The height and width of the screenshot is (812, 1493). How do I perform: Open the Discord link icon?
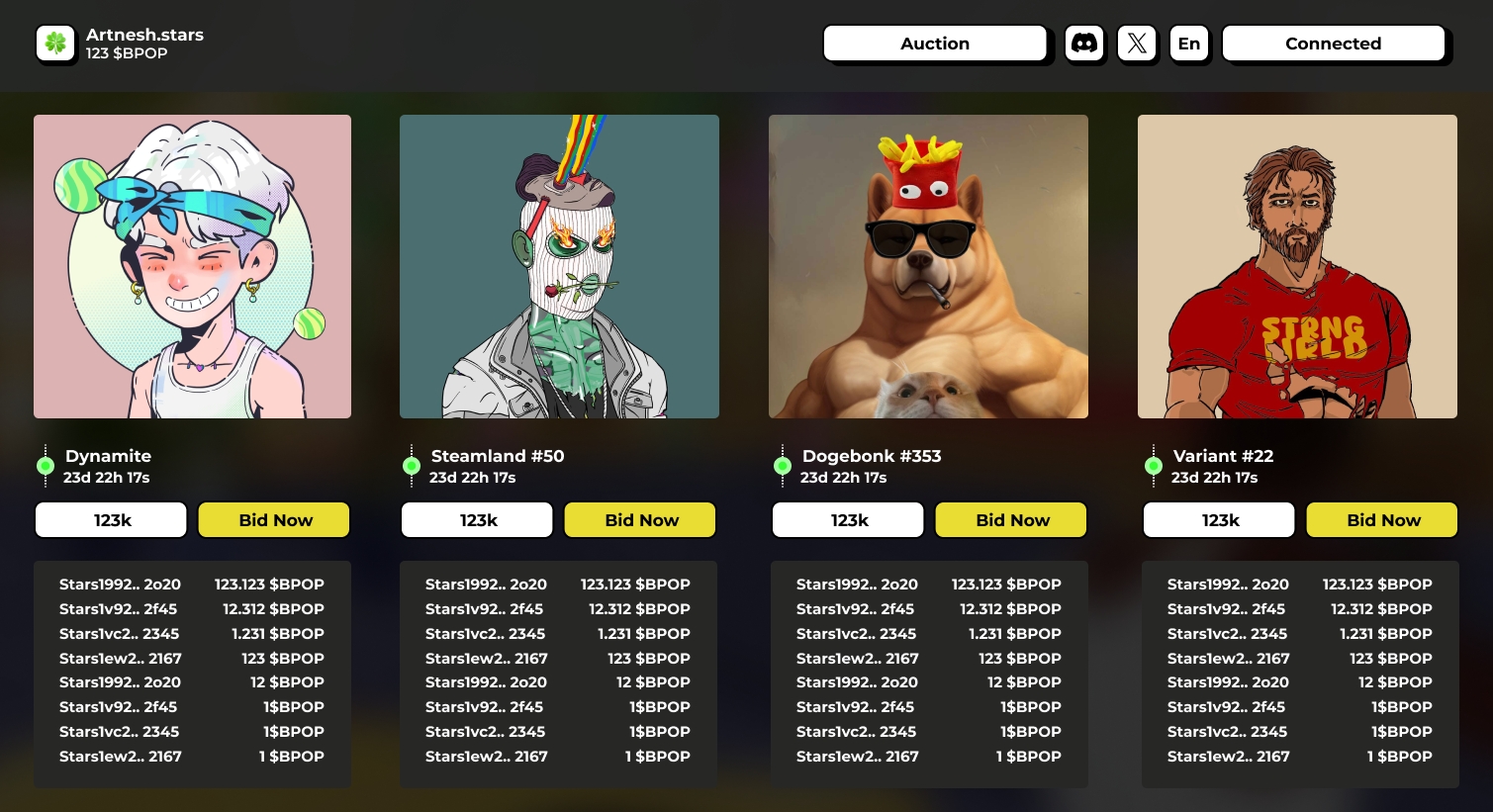[1084, 44]
